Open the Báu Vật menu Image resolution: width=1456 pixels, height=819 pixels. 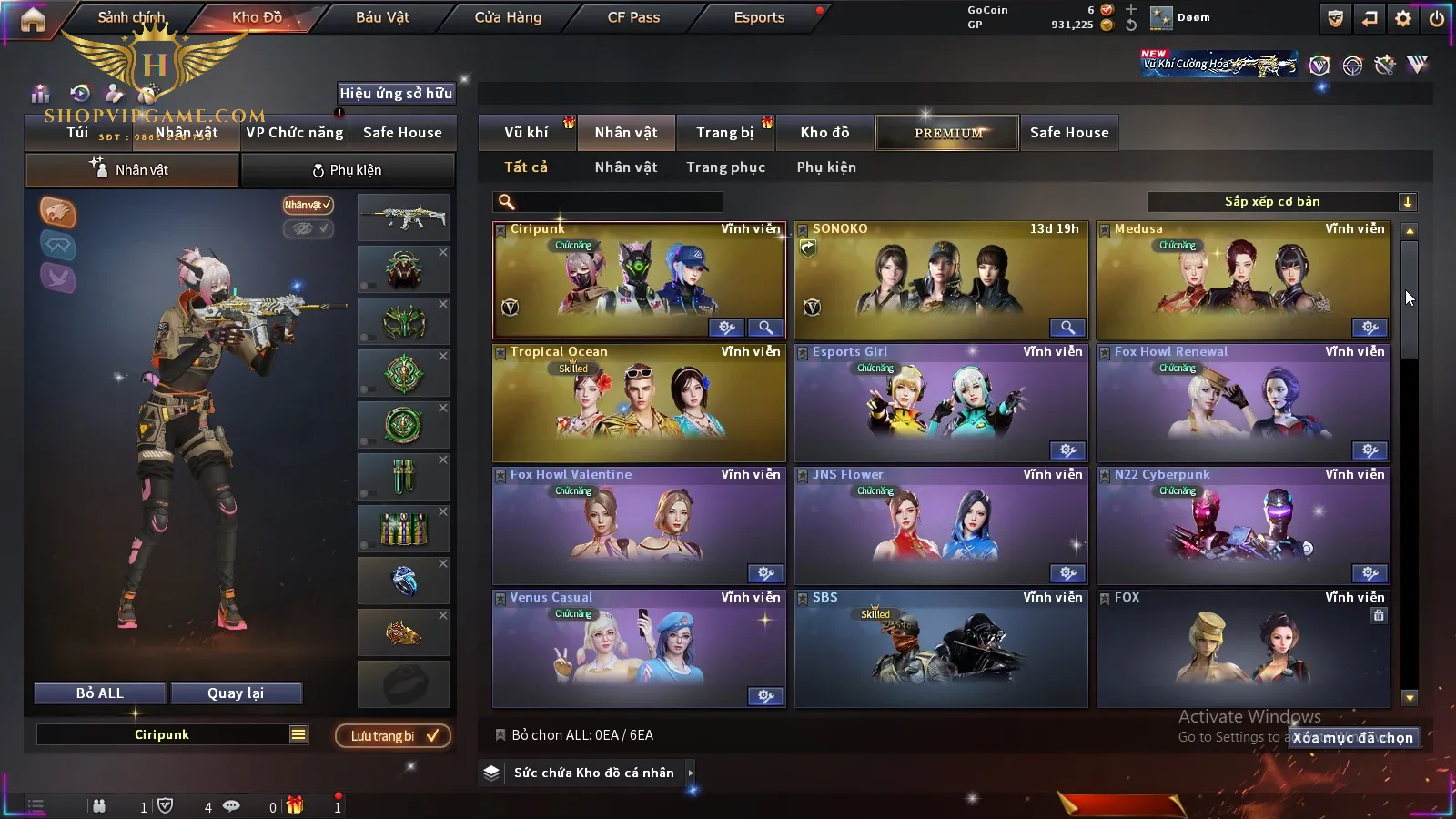coord(382,17)
